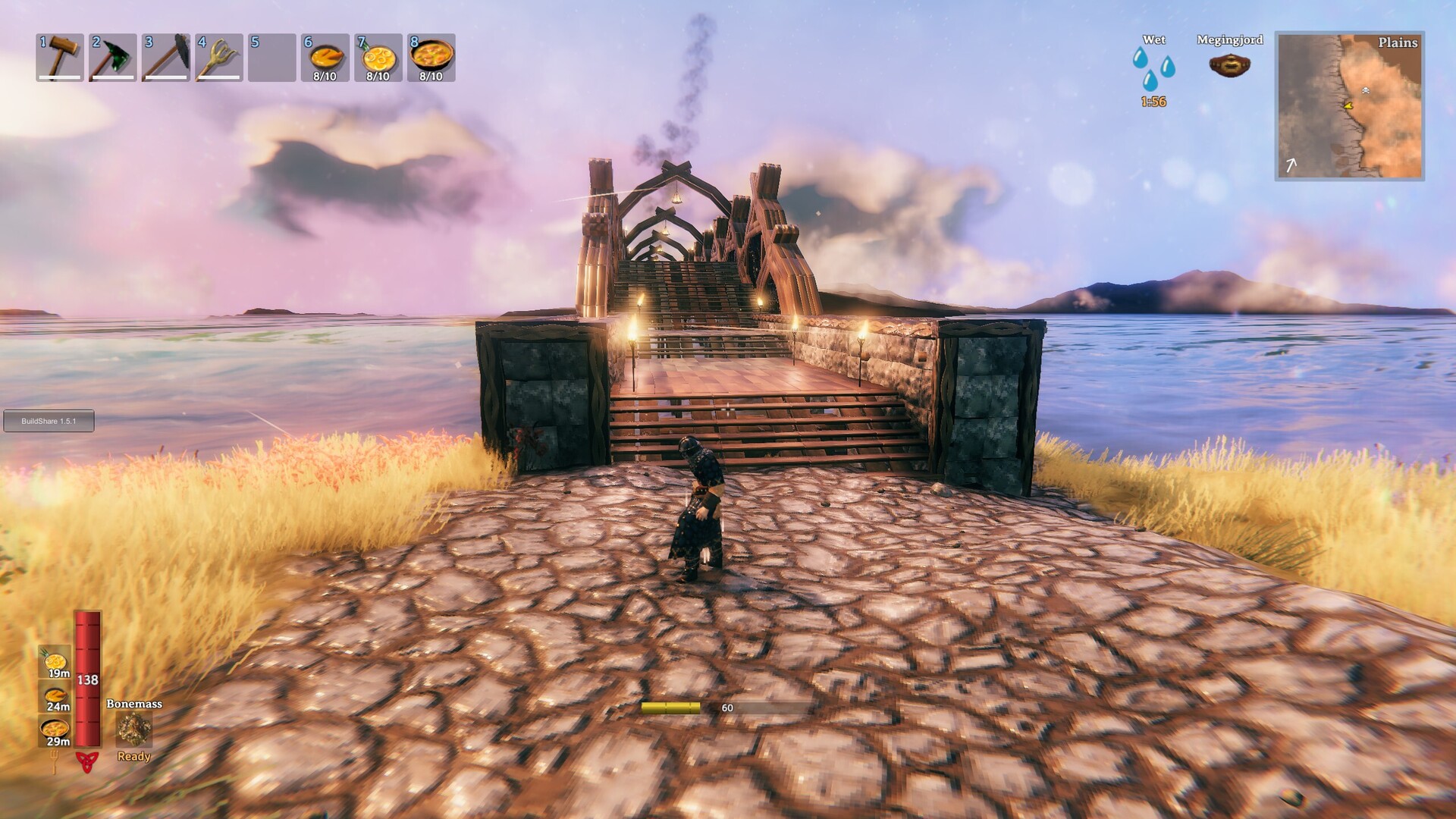Click the Ready label under Bonemass
This screenshot has width=1456, height=819.
point(133,757)
